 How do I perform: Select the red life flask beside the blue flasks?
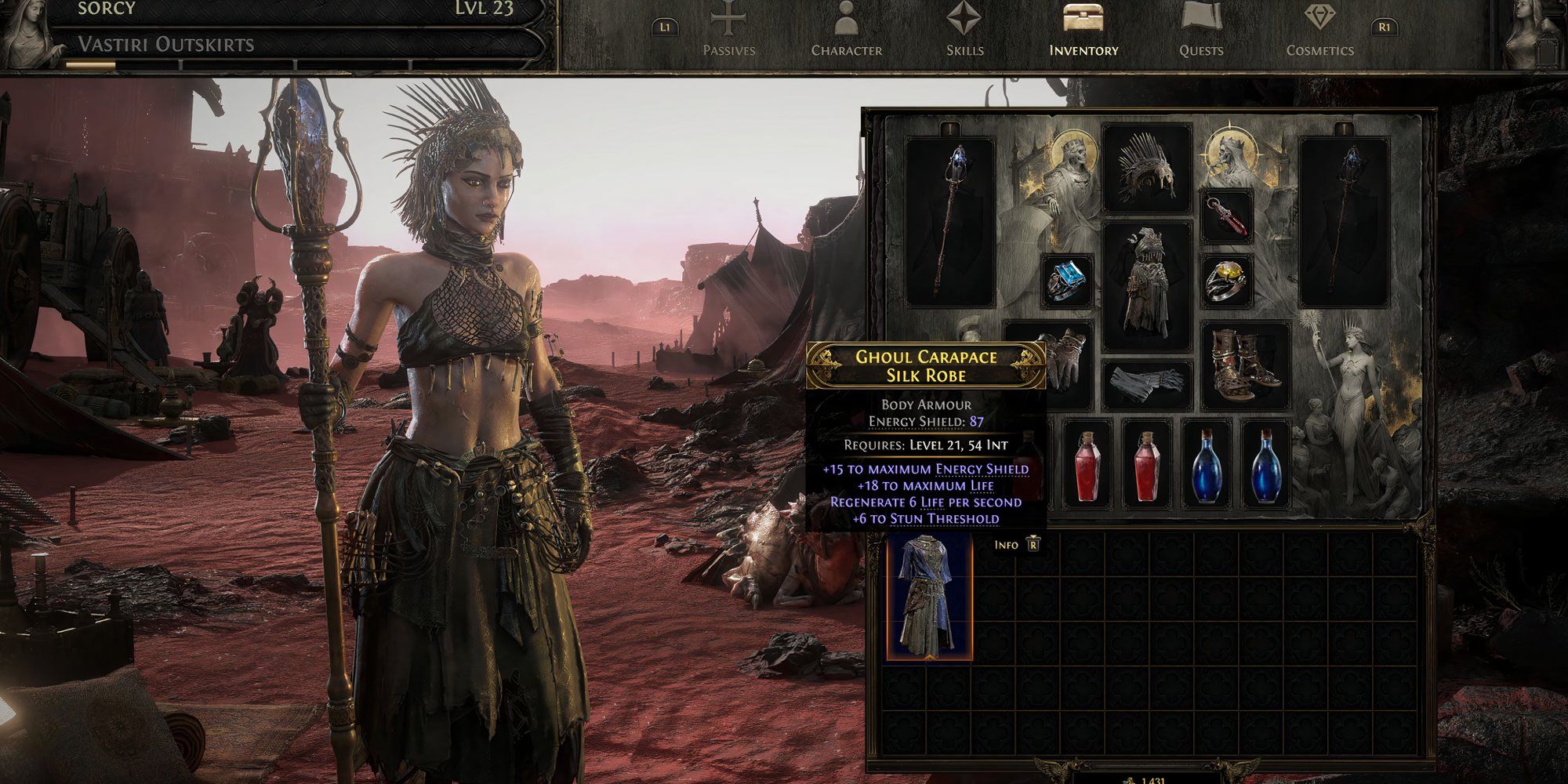[1147, 463]
